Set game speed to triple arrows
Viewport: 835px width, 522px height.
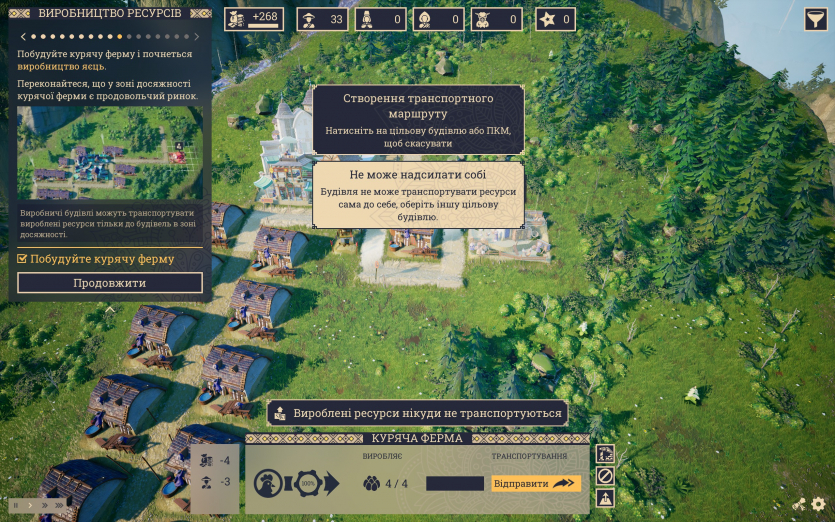click(x=59, y=505)
